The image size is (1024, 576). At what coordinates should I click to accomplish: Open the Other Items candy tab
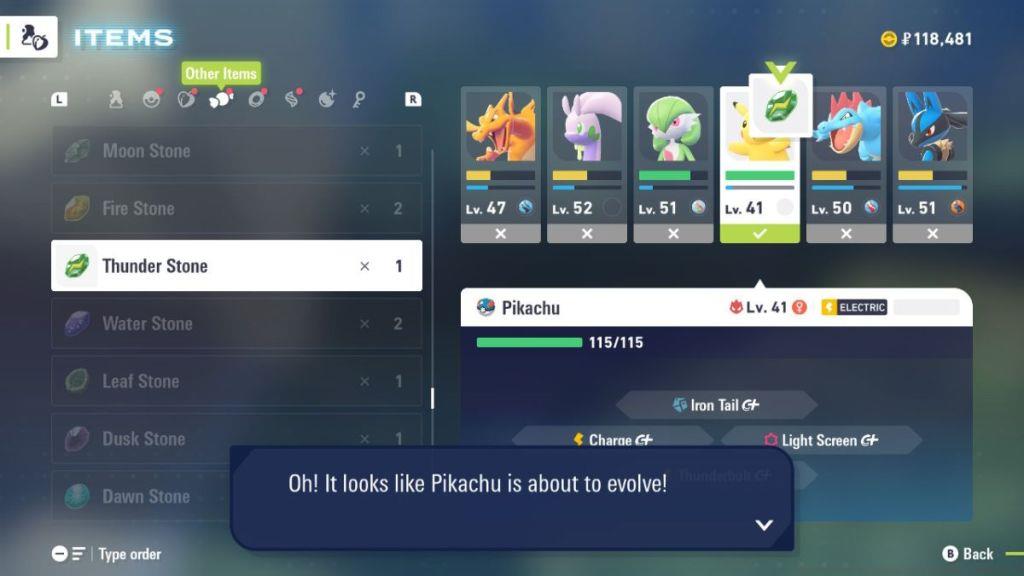[x=220, y=99]
